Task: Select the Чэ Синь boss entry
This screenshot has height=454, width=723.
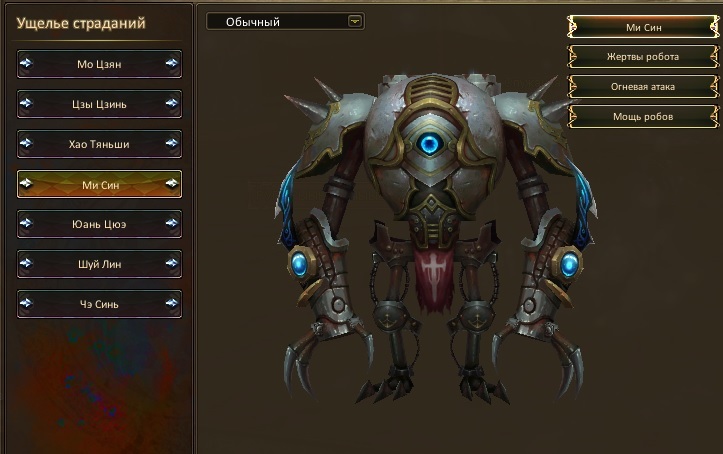Action: tap(100, 304)
